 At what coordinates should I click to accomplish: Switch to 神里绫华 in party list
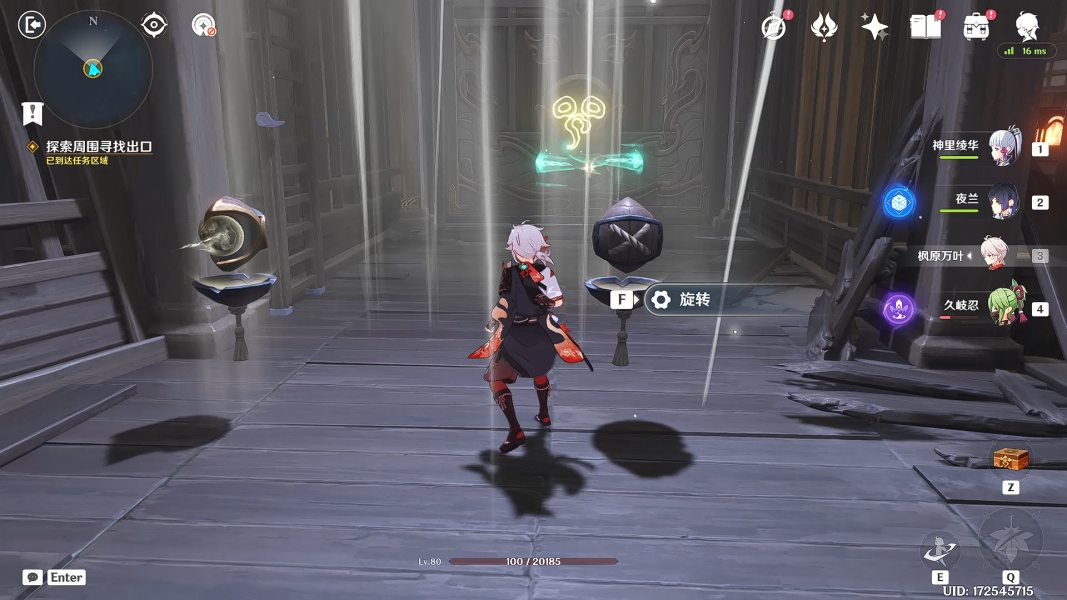tap(1002, 148)
